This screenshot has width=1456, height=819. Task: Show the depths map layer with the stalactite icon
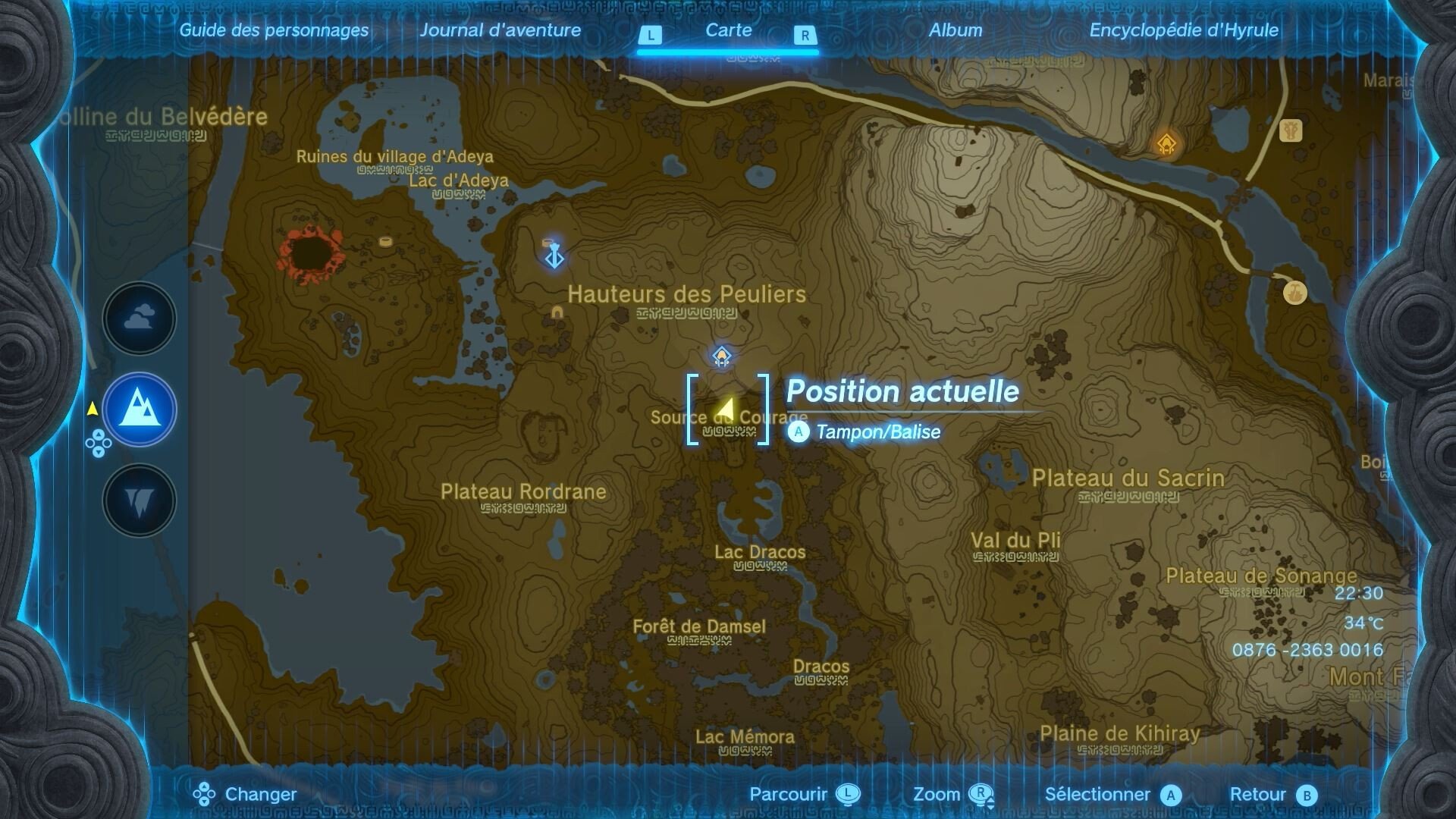tap(140, 500)
